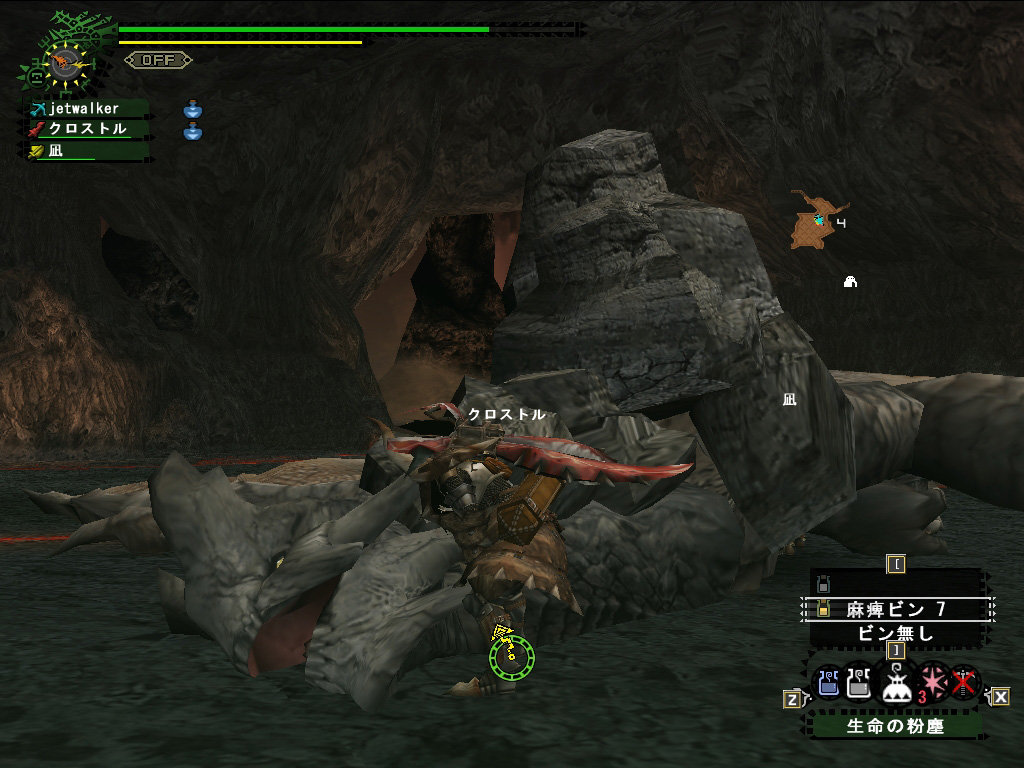Screen dimensions: 1024x768
Task: Click the quest clock dial
Action: coord(62,62)
